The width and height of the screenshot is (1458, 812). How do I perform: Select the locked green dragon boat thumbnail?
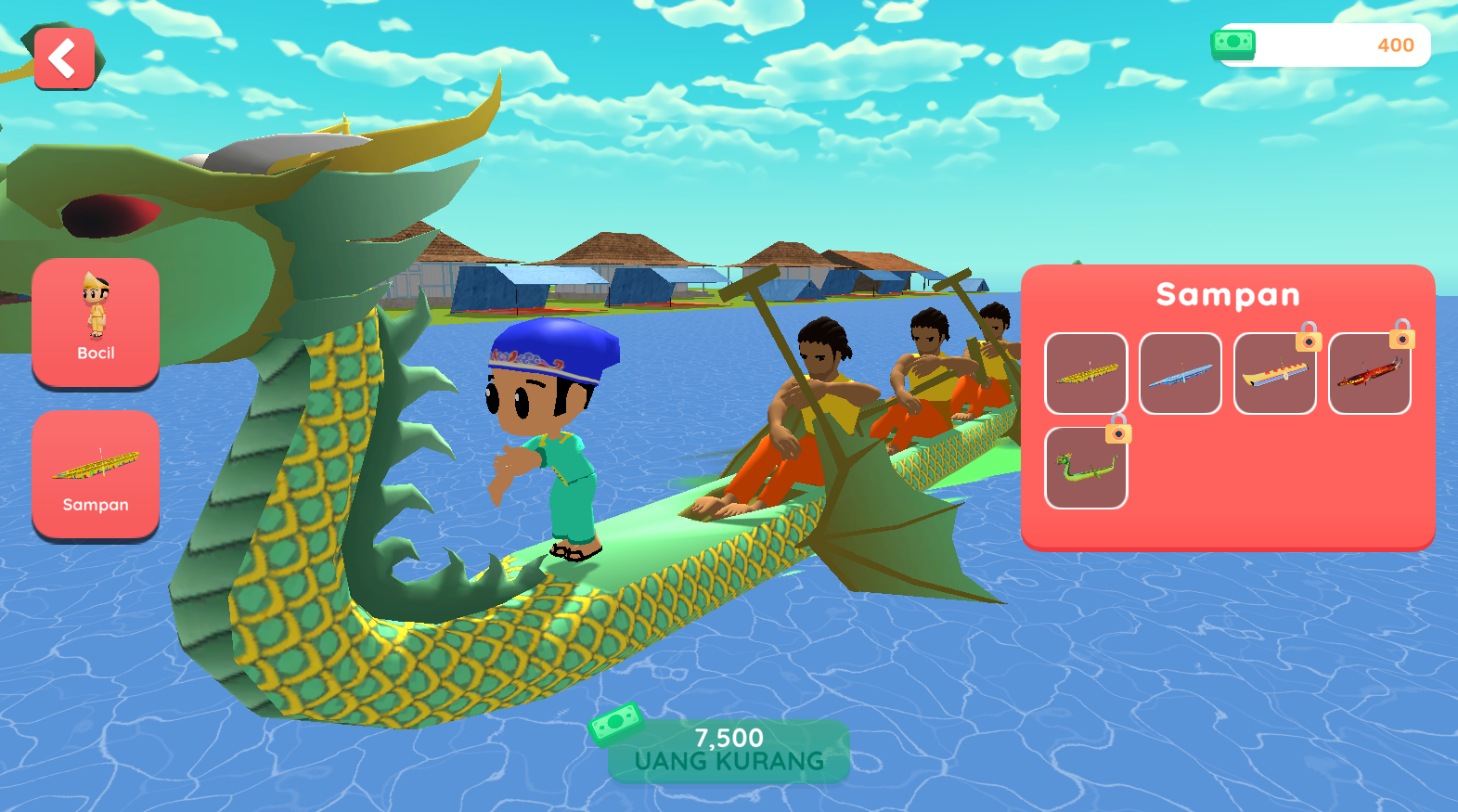pos(1086,466)
